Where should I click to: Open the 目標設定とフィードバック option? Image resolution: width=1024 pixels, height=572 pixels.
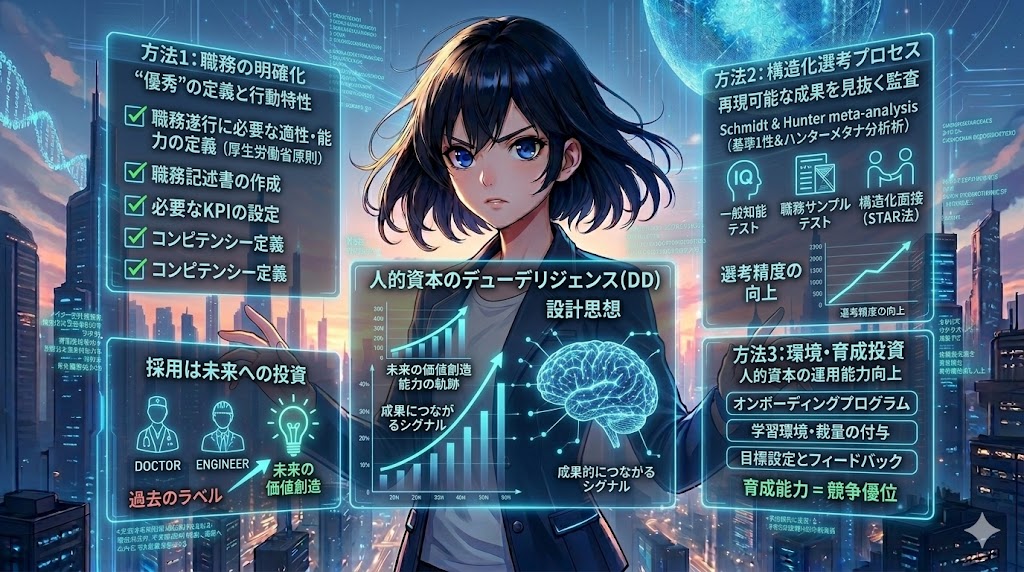click(x=819, y=460)
